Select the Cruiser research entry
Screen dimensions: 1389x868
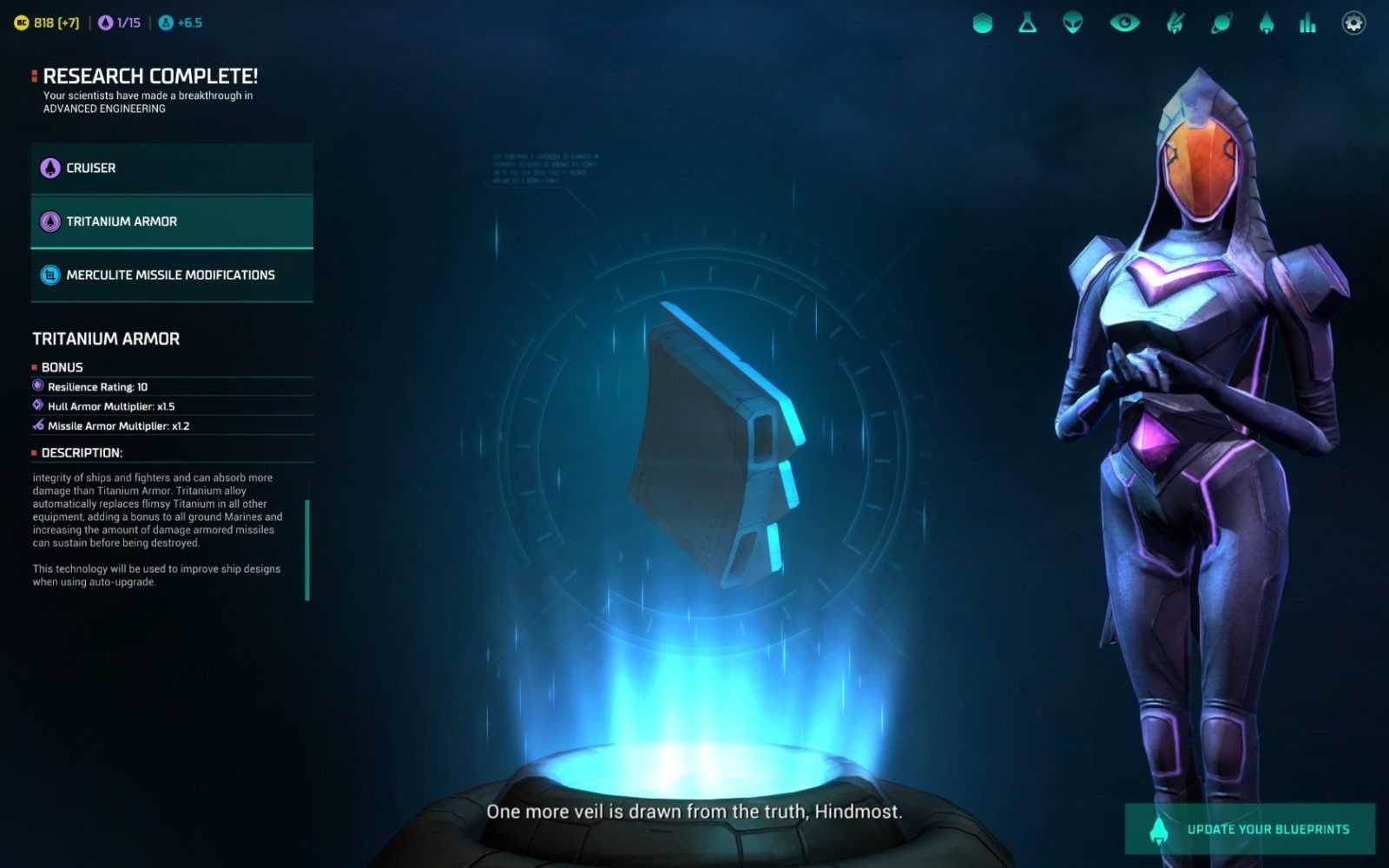pos(172,168)
